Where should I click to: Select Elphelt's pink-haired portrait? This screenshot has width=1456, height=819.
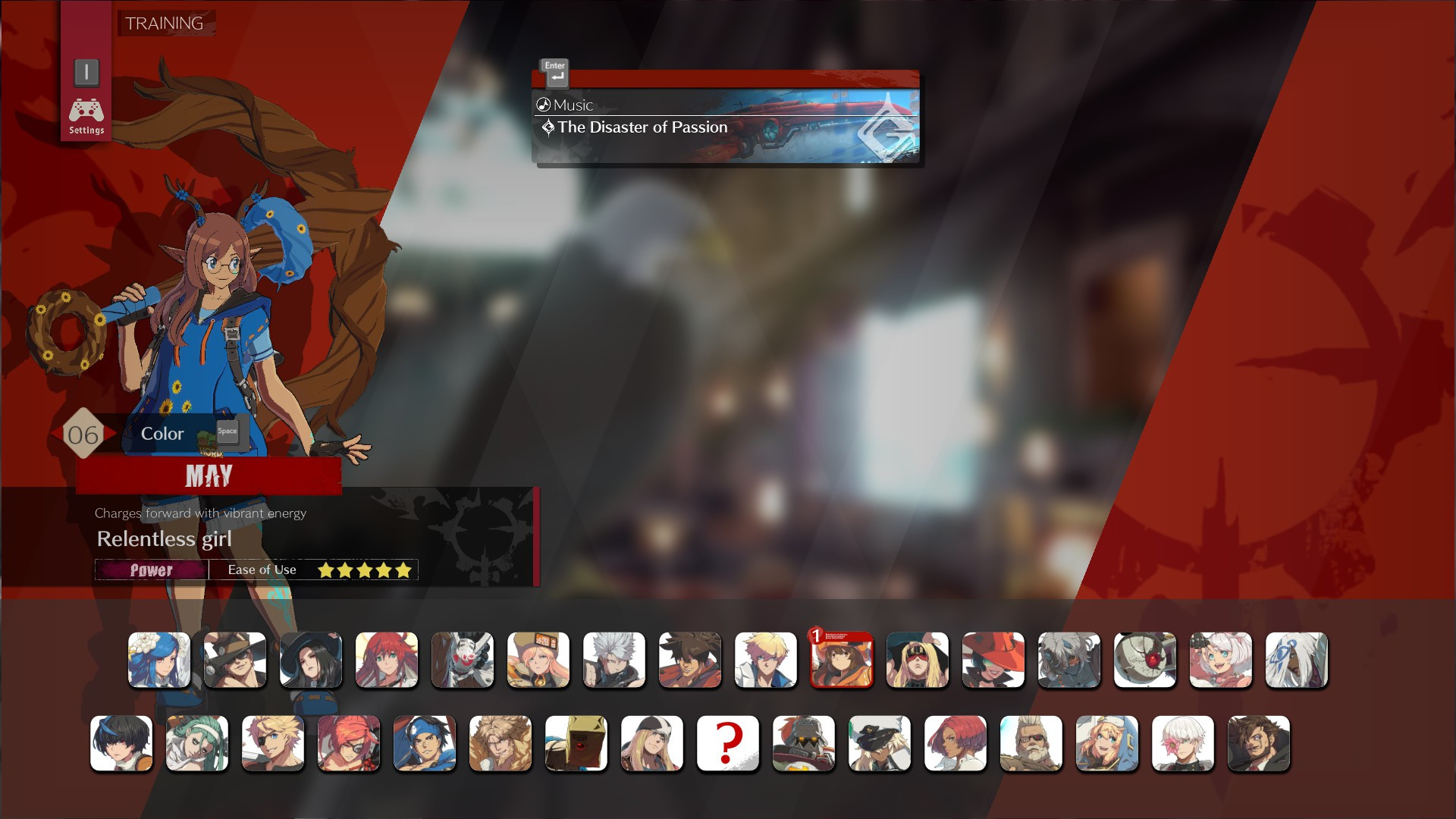click(1221, 660)
